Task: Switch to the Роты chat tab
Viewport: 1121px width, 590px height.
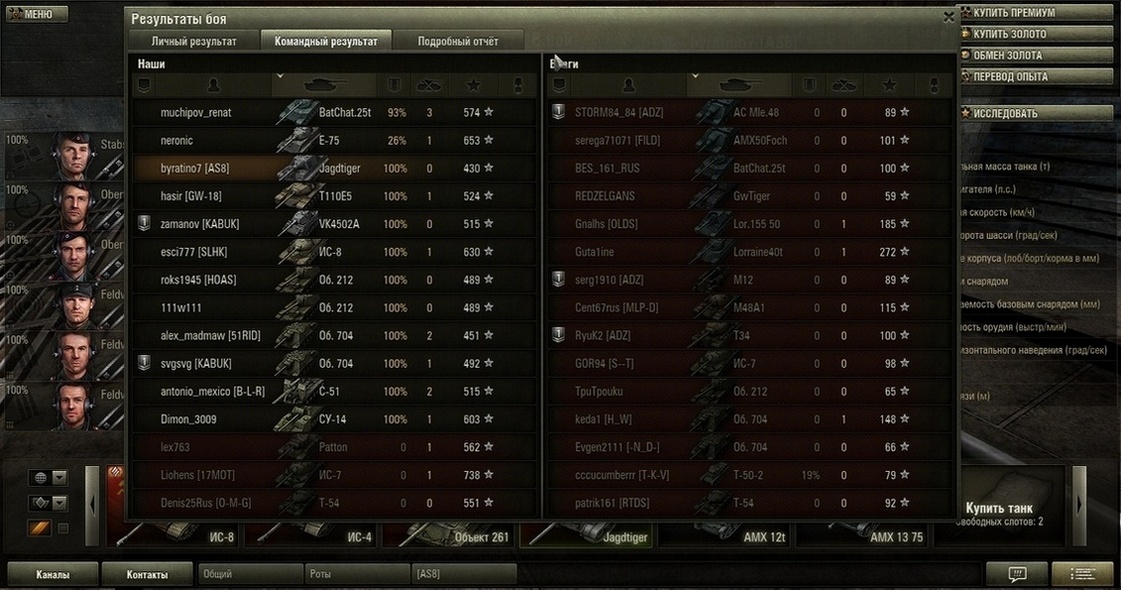Action: pyautogui.click(x=356, y=574)
